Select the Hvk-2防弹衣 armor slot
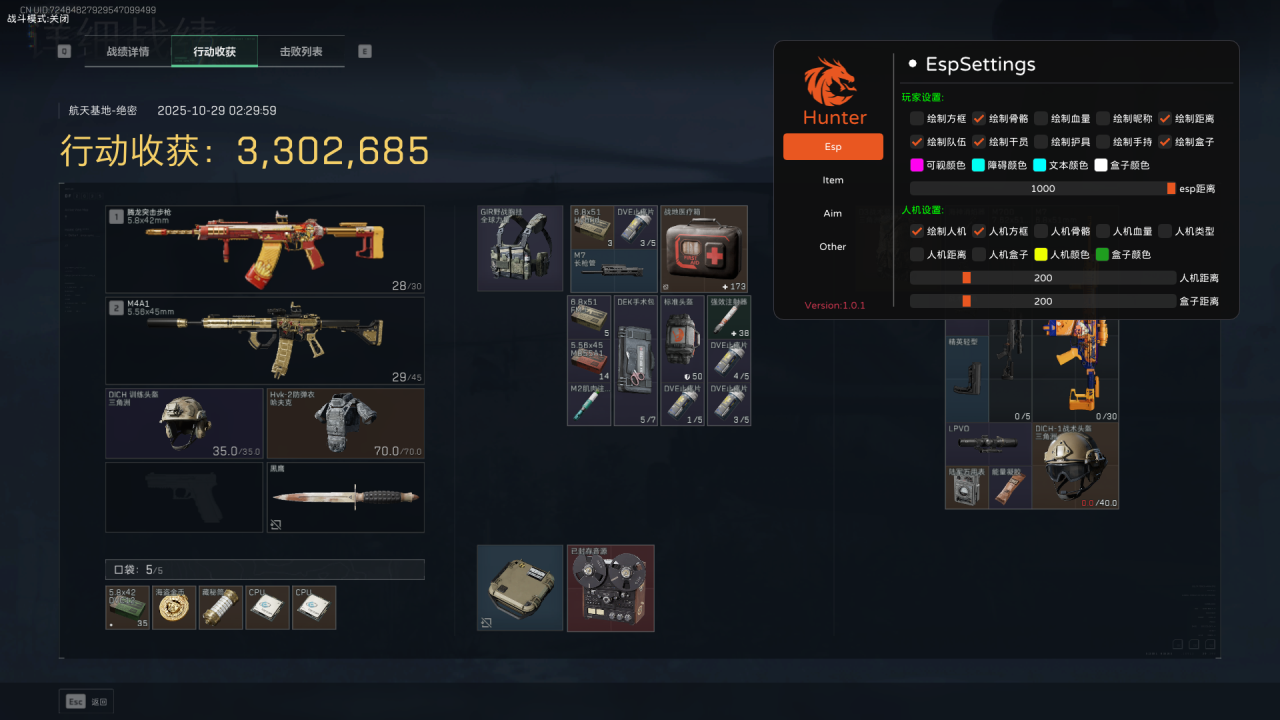1280x720 pixels. (345, 424)
